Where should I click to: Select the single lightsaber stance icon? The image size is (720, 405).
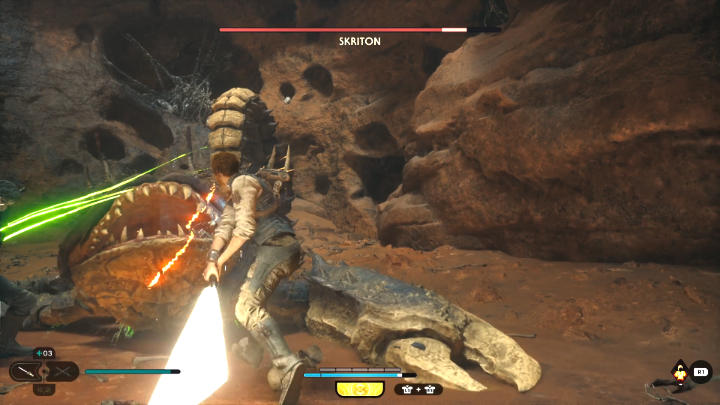pyautogui.click(x=27, y=372)
